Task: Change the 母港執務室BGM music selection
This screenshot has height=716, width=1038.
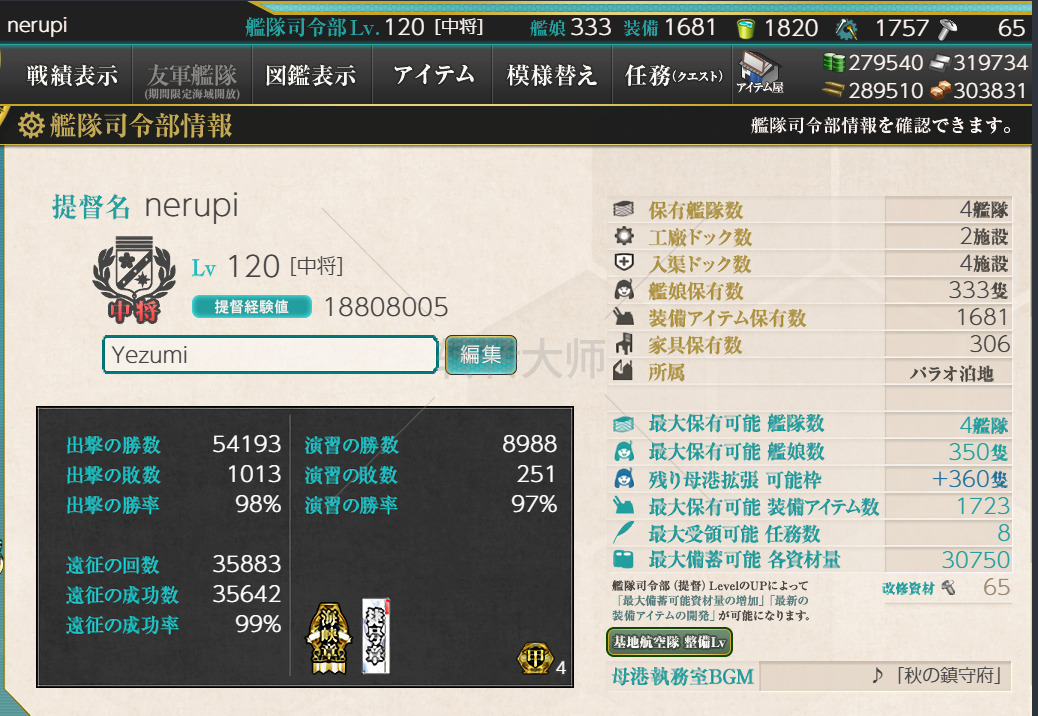Action: [884, 676]
